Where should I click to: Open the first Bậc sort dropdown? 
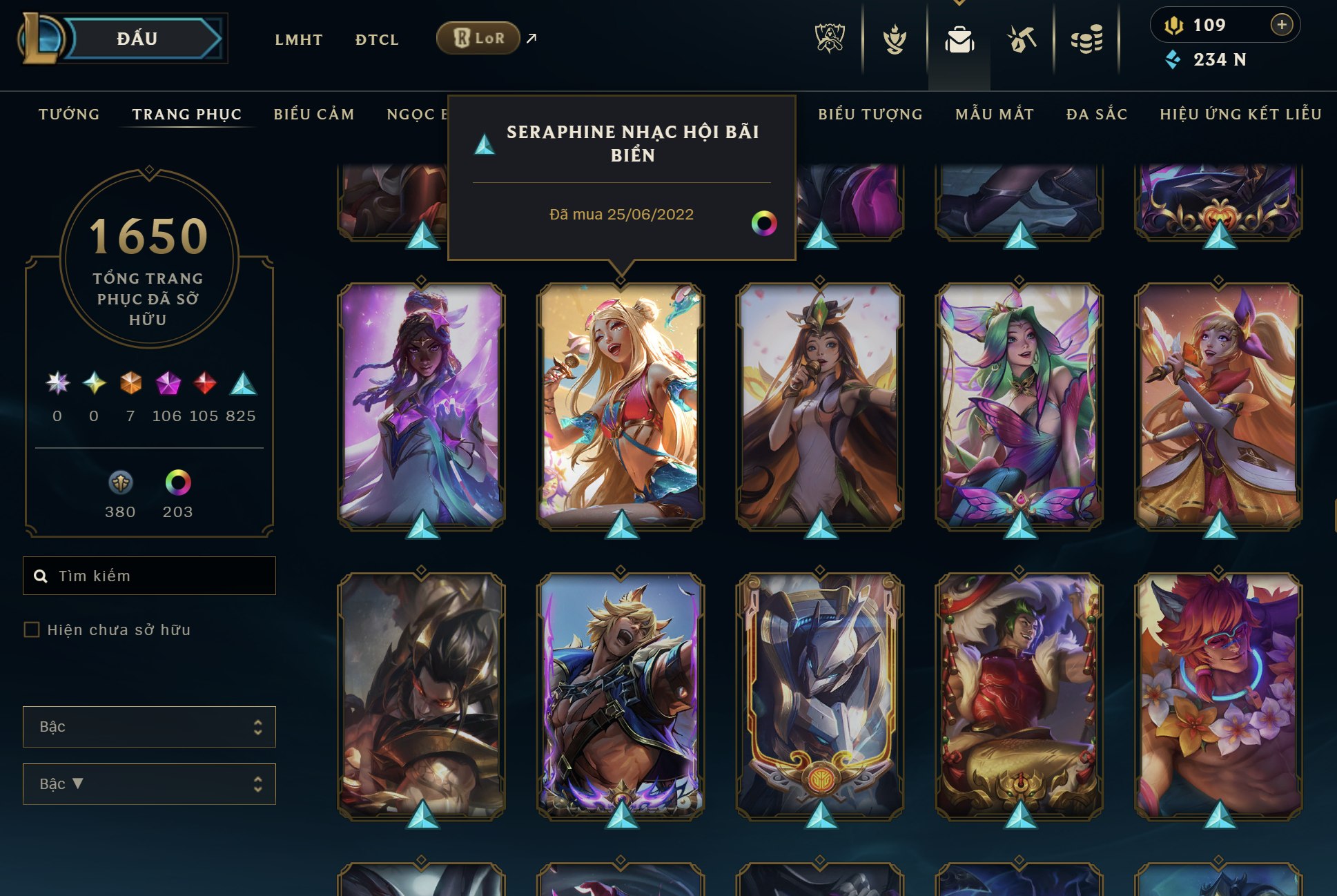148,726
